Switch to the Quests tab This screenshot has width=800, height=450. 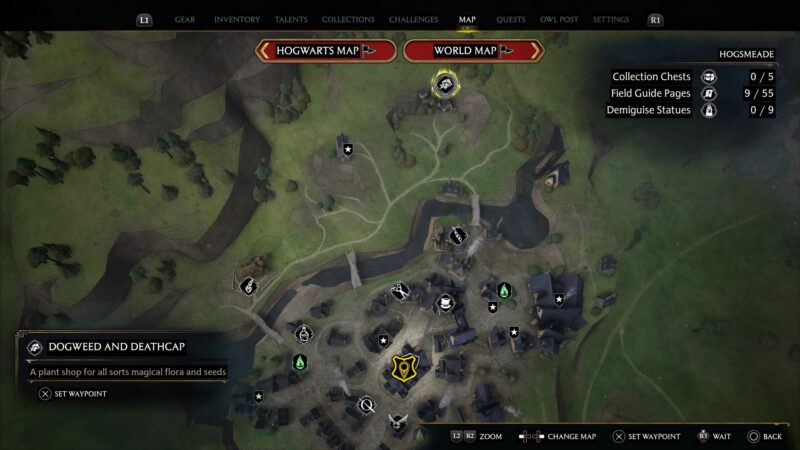511,19
